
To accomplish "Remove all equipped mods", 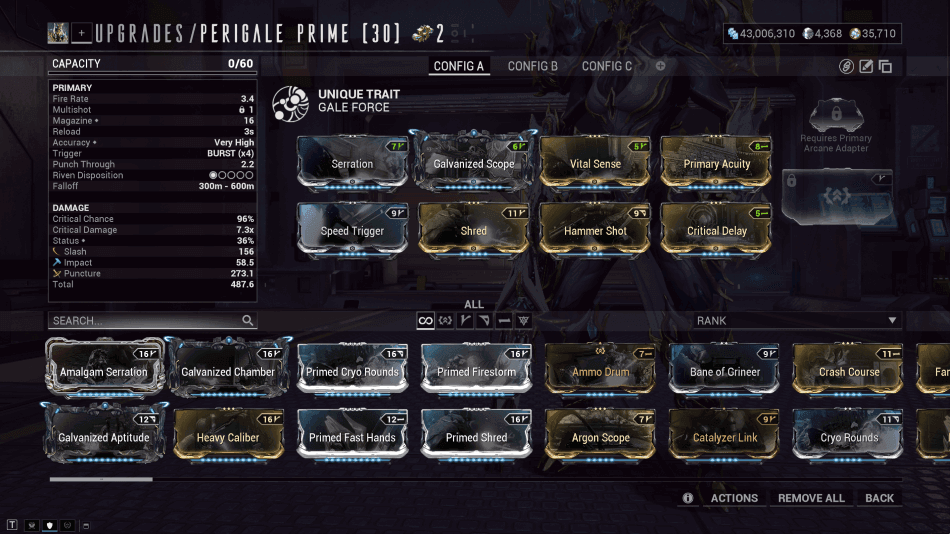I will pos(811,498).
